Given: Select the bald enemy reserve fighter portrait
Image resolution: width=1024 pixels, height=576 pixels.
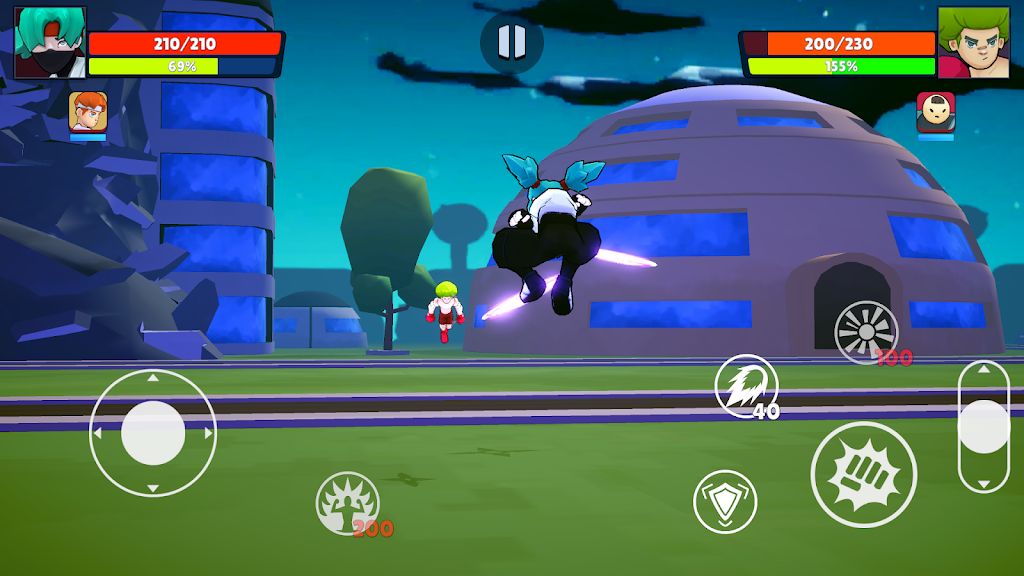Looking at the screenshot, I should [x=935, y=112].
